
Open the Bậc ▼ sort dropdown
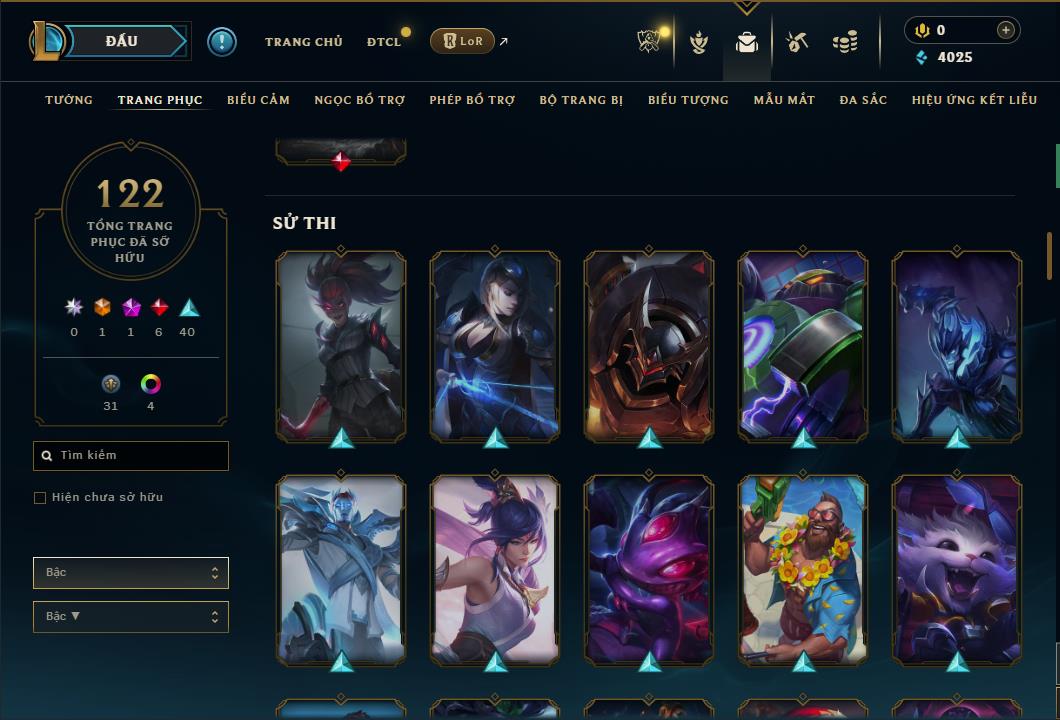coord(131,617)
